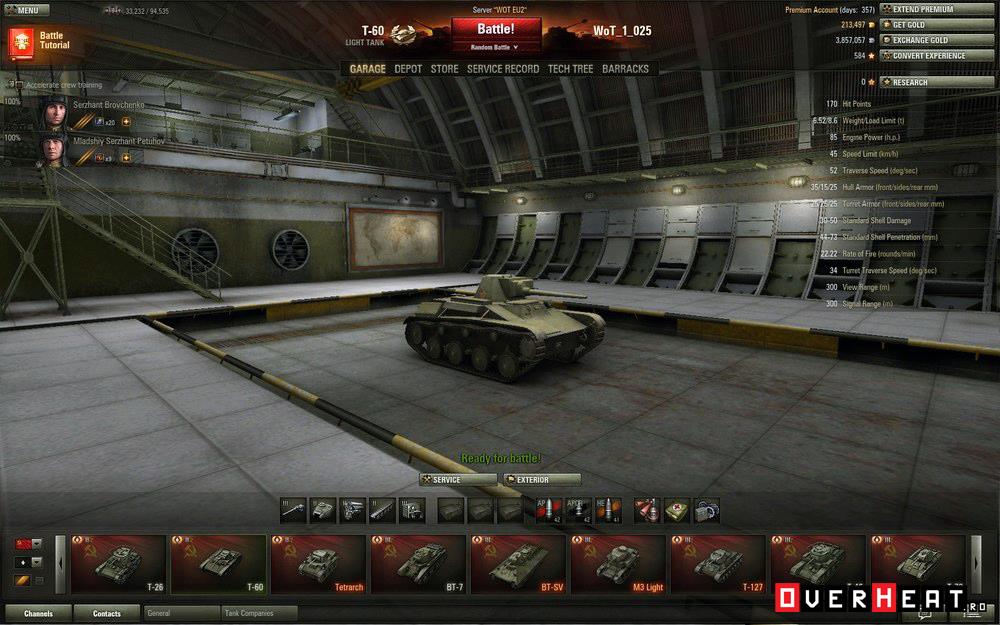Image resolution: width=1000 pixels, height=625 pixels.
Task: Open the Contacts panel
Action: (107, 613)
